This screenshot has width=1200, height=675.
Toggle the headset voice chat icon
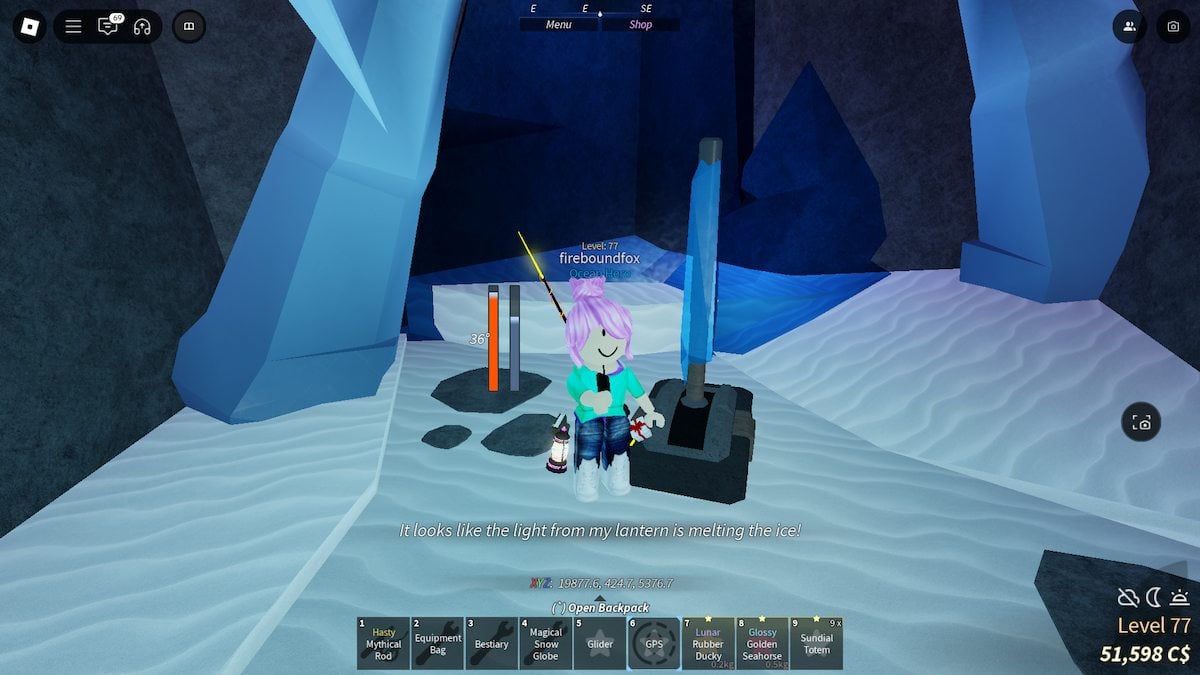point(141,27)
